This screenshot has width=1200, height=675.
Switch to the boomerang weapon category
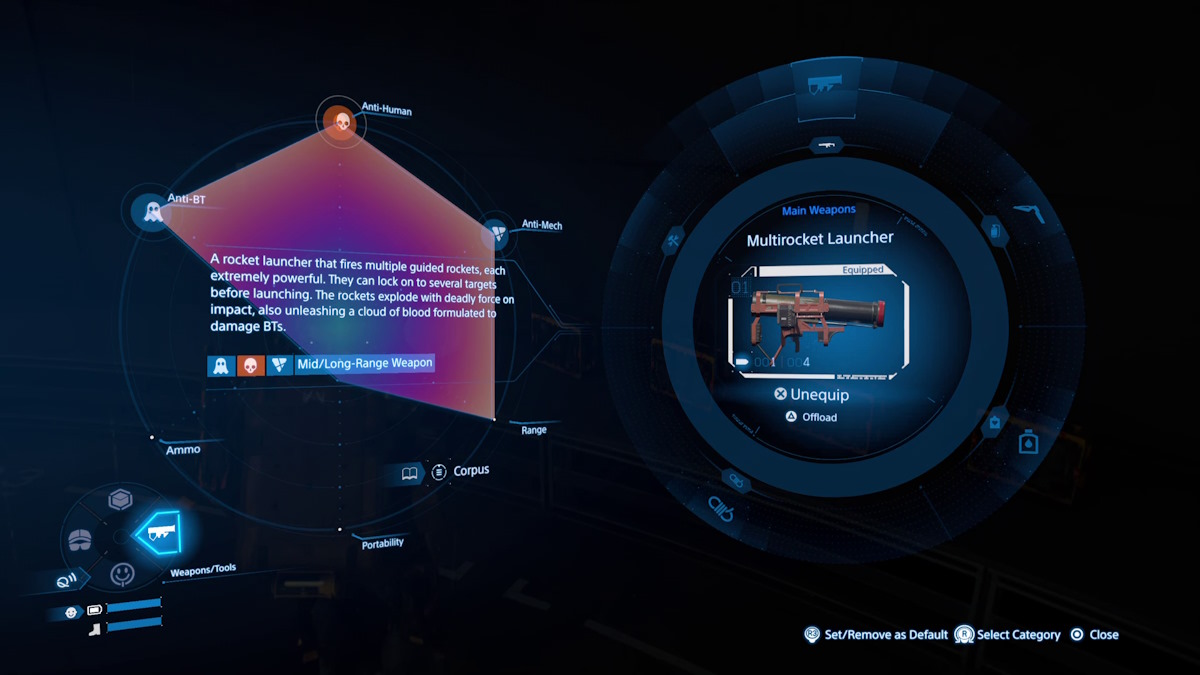pyautogui.click(x=1028, y=211)
